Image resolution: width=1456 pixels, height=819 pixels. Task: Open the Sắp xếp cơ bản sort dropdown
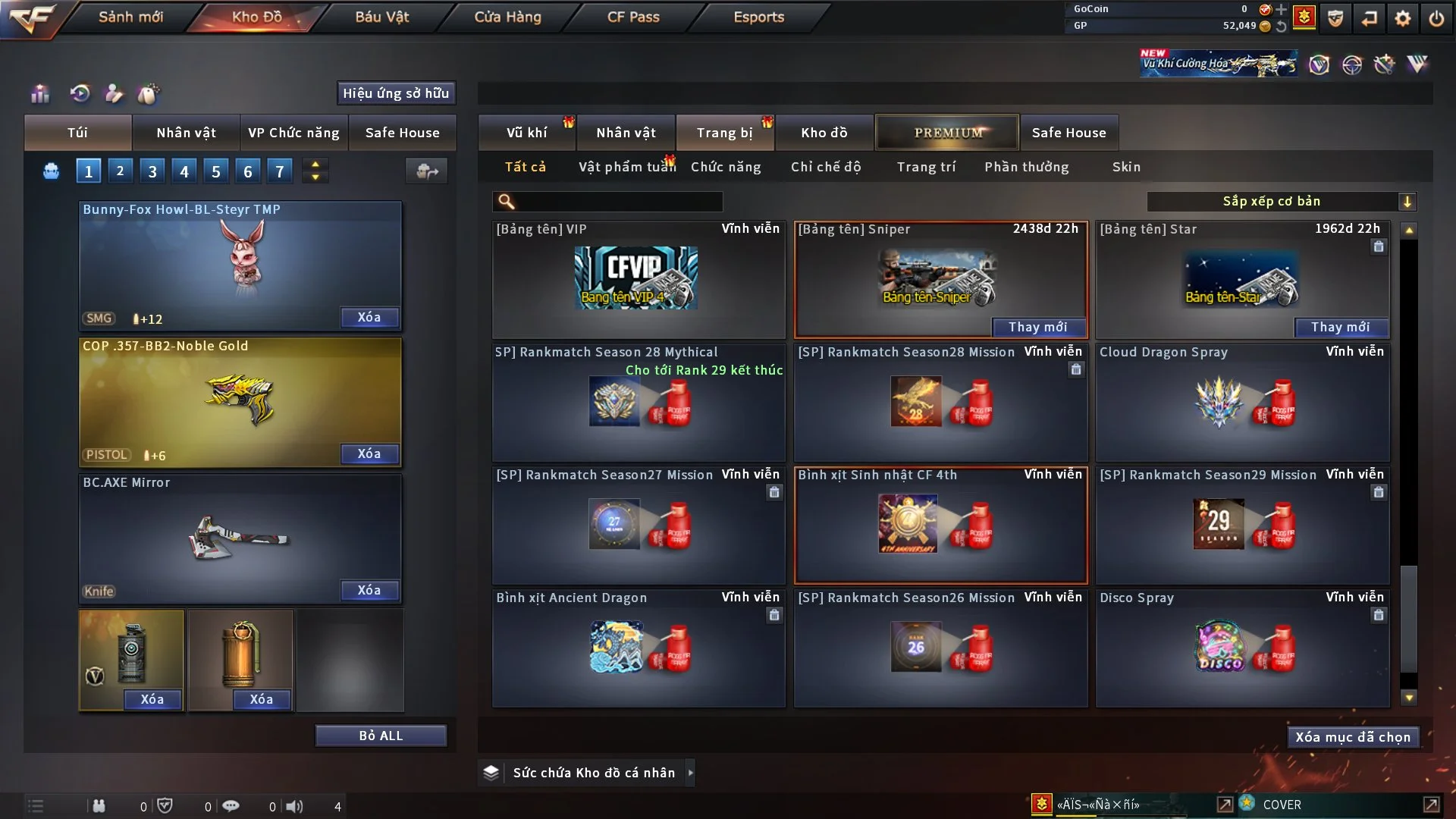coord(1280,202)
